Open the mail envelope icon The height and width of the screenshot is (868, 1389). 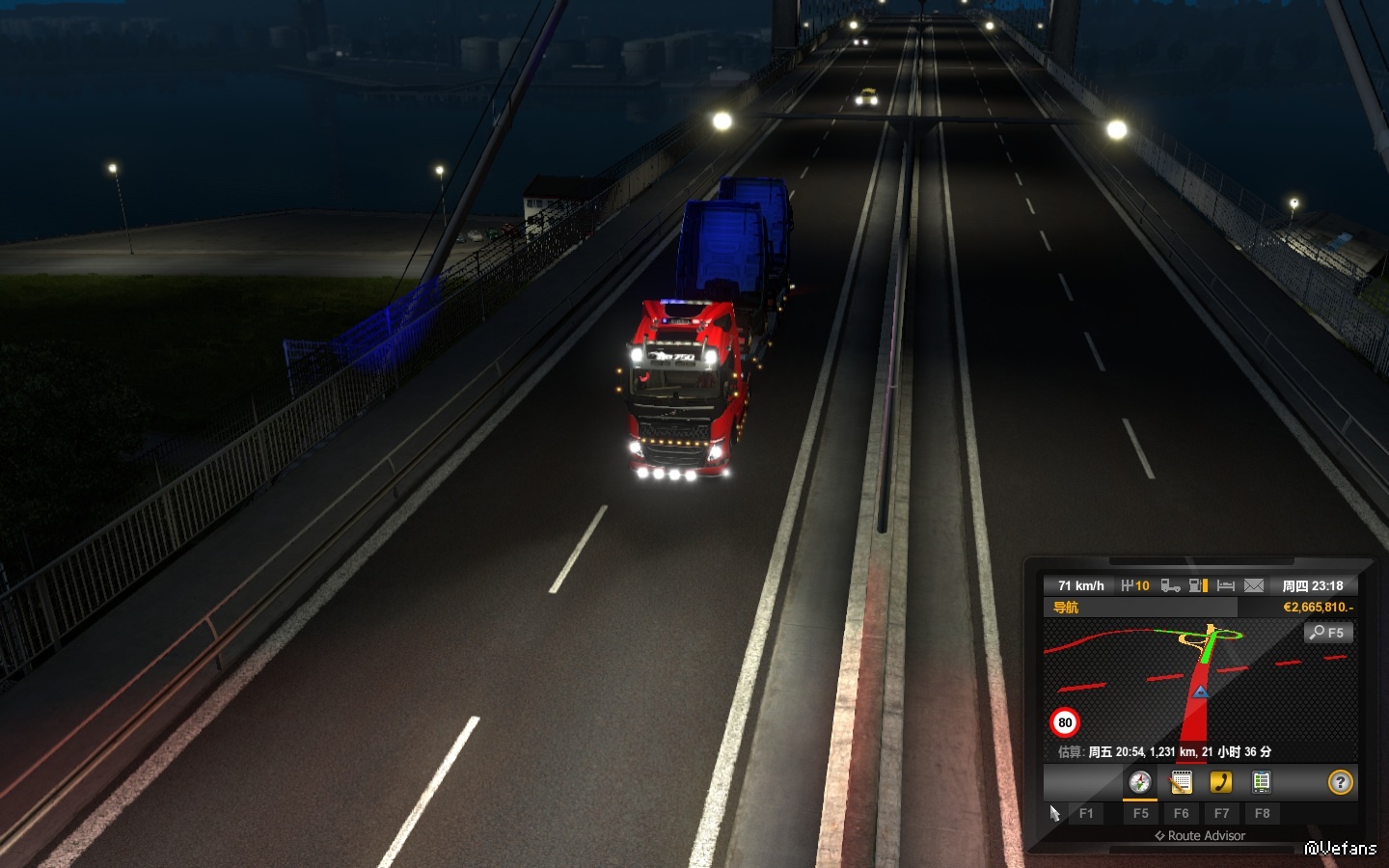1253,585
